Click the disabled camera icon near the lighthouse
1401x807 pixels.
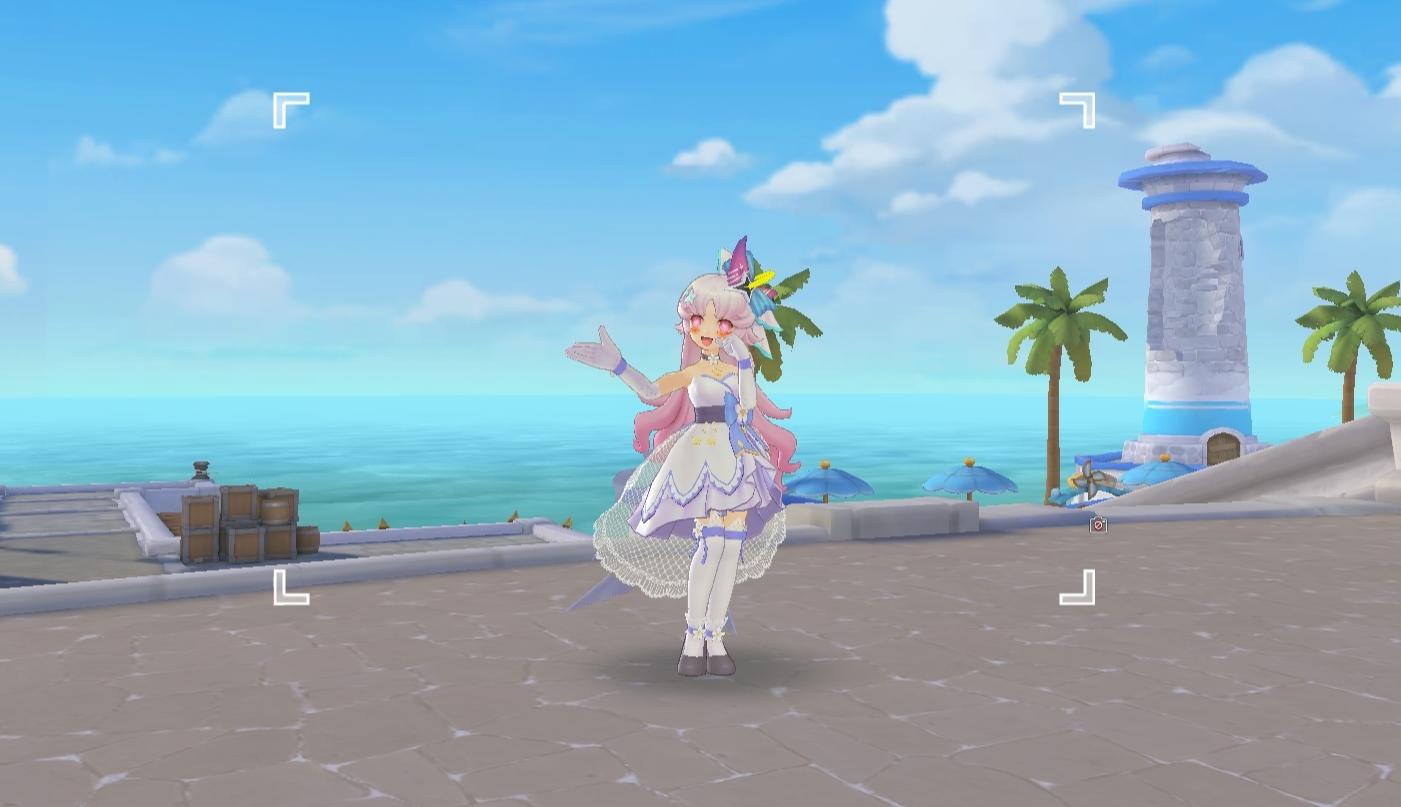click(x=1098, y=525)
